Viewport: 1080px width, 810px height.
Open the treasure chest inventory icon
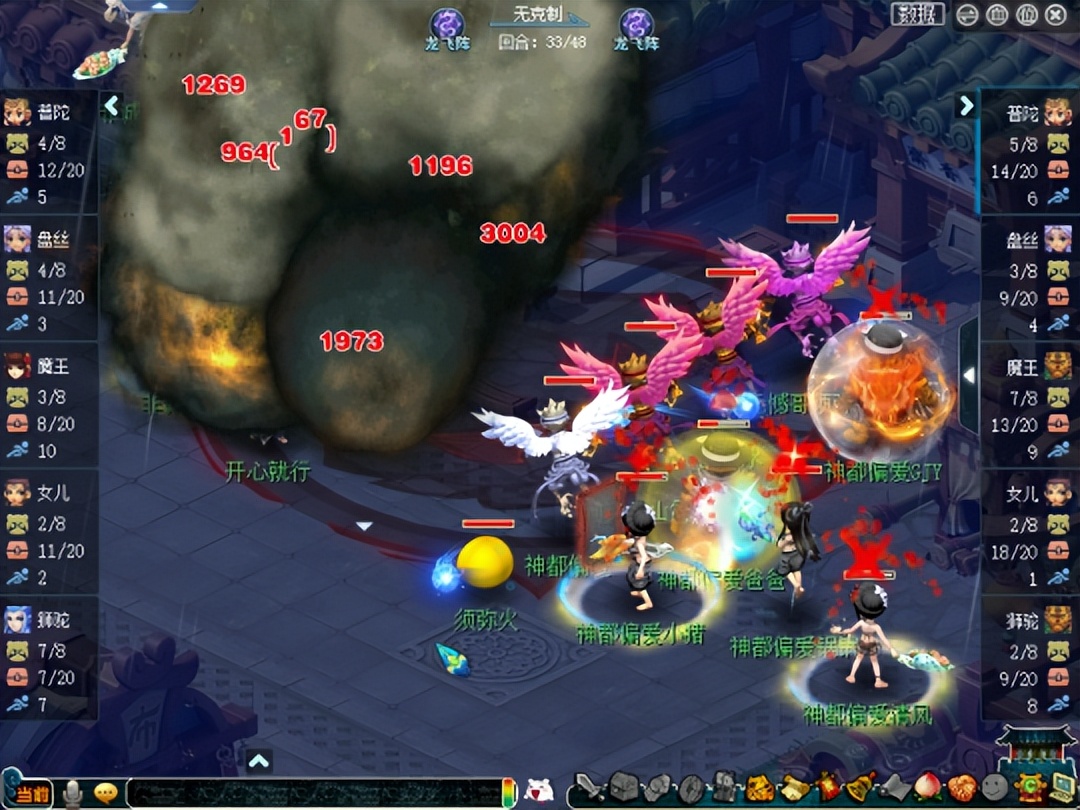(x=623, y=787)
